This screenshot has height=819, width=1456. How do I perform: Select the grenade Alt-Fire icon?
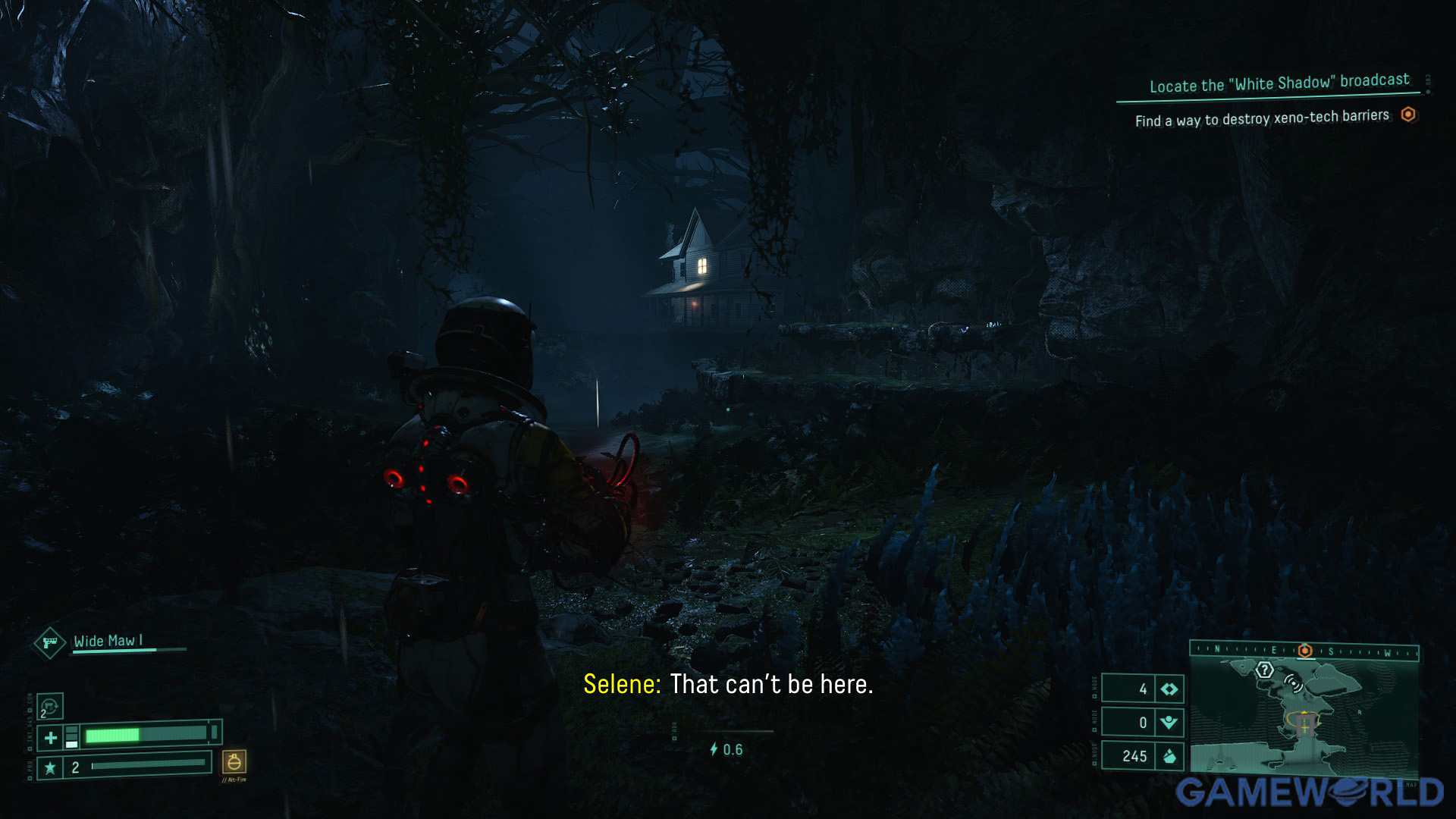click(x=234, y=761)
